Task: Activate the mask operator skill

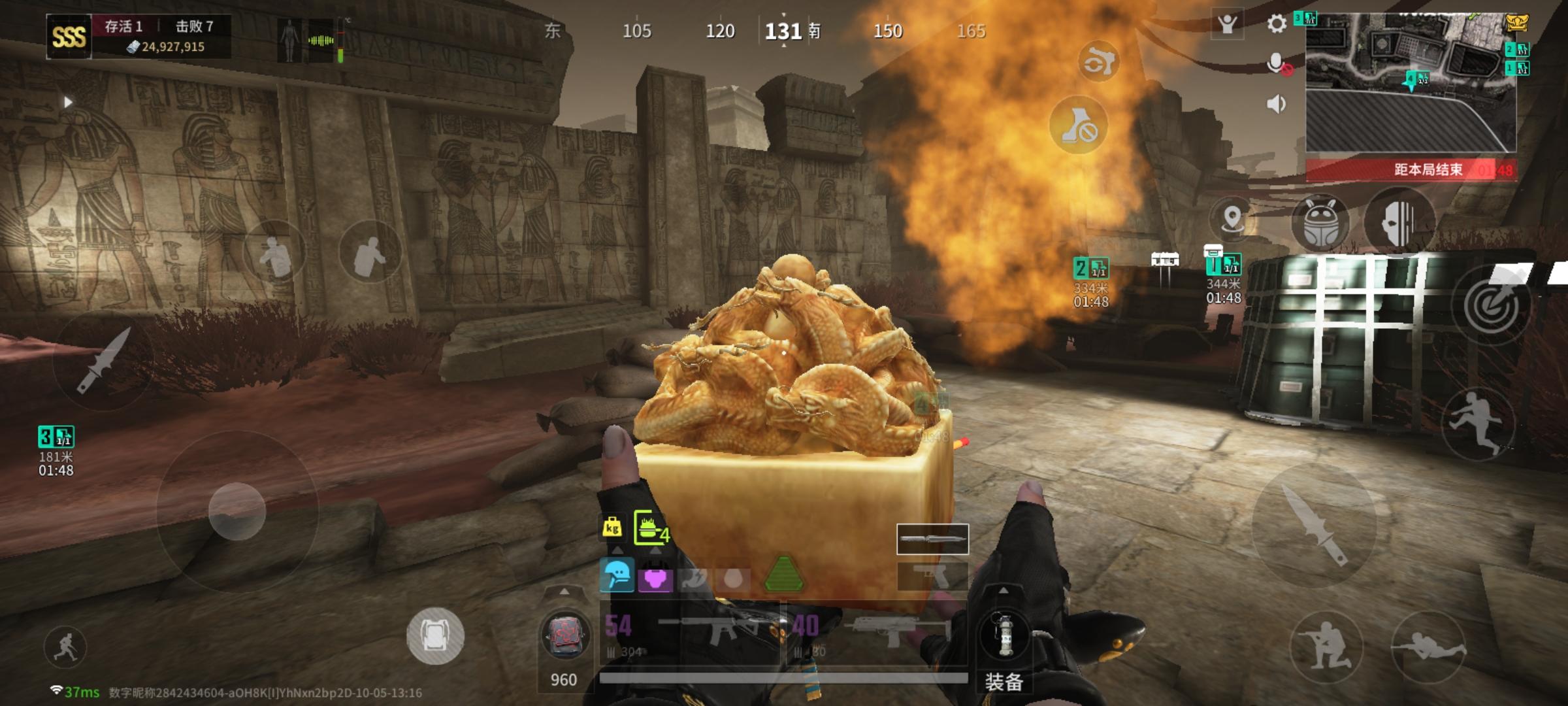Action: click(1398, 222)
